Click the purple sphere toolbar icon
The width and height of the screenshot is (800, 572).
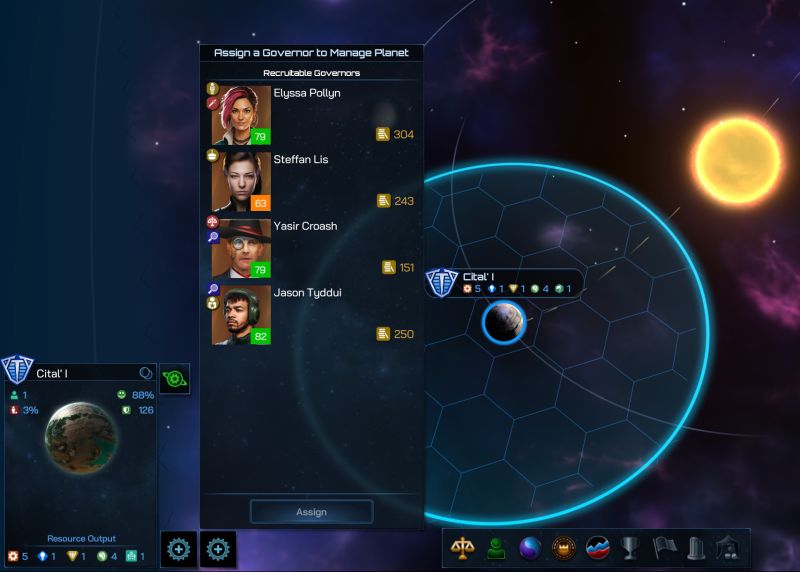(x=530, y=548)
